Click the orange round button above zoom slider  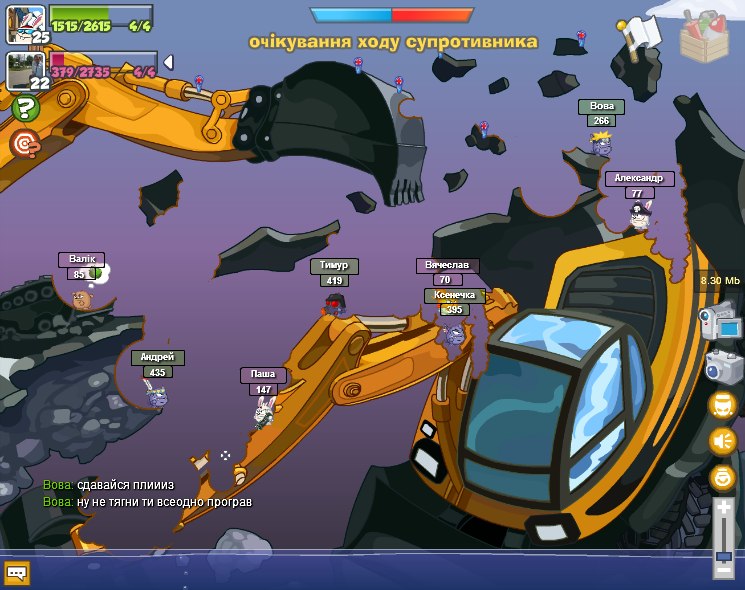pyautogui.click(x=722, y=477)
